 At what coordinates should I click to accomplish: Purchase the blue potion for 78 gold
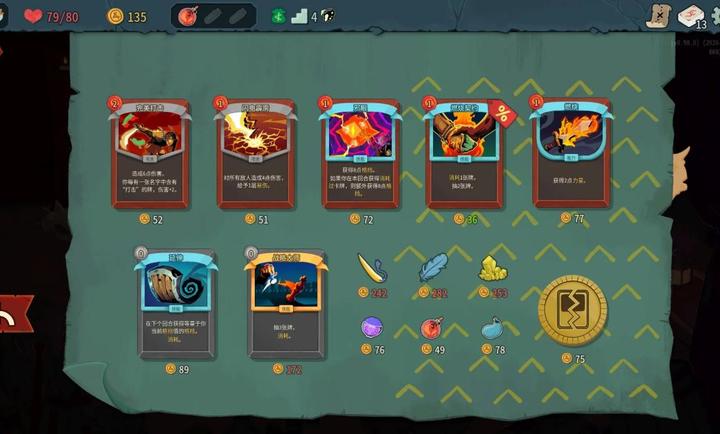(492, 327)
